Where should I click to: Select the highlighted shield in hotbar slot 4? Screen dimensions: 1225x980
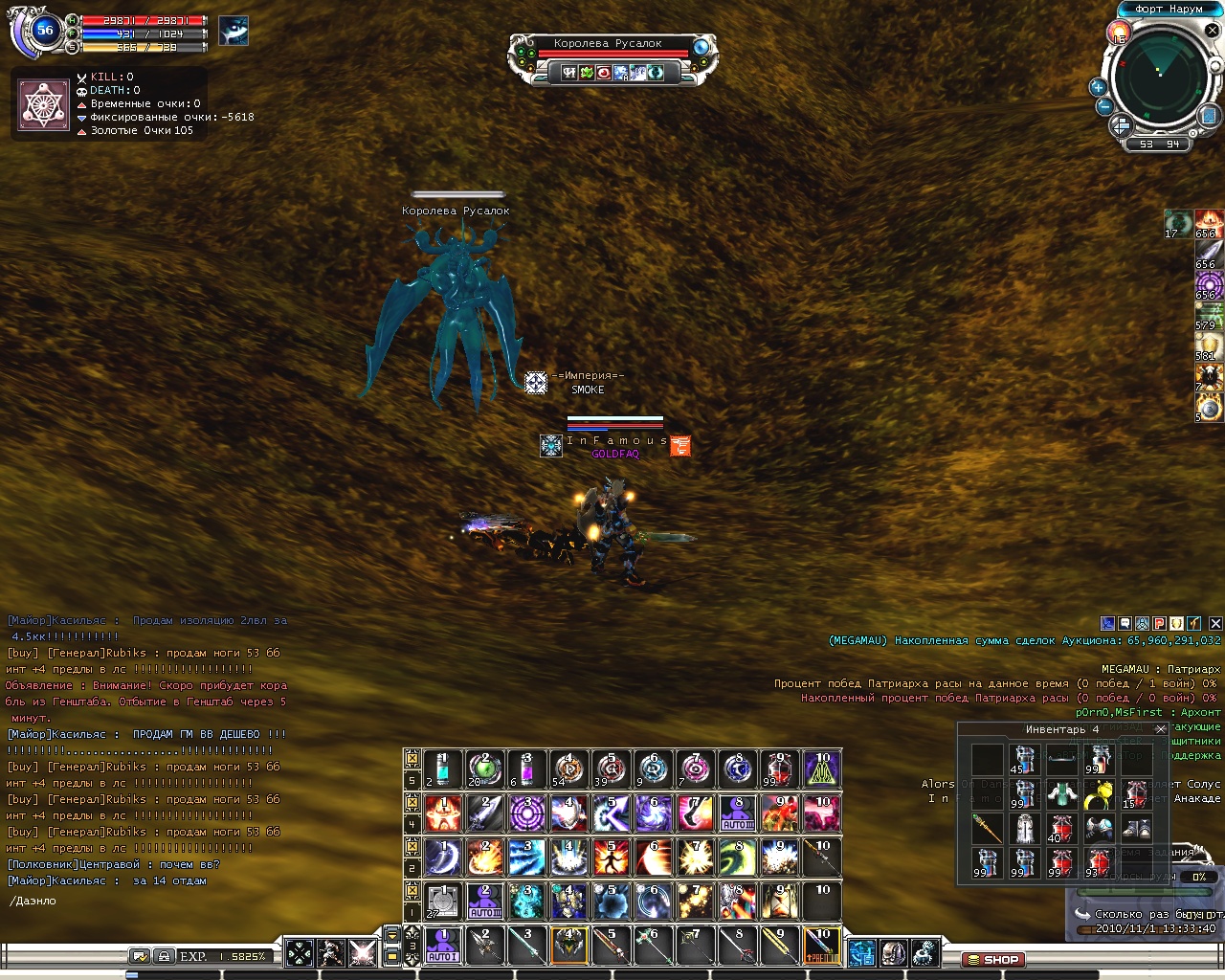click(x=568, y=946)
